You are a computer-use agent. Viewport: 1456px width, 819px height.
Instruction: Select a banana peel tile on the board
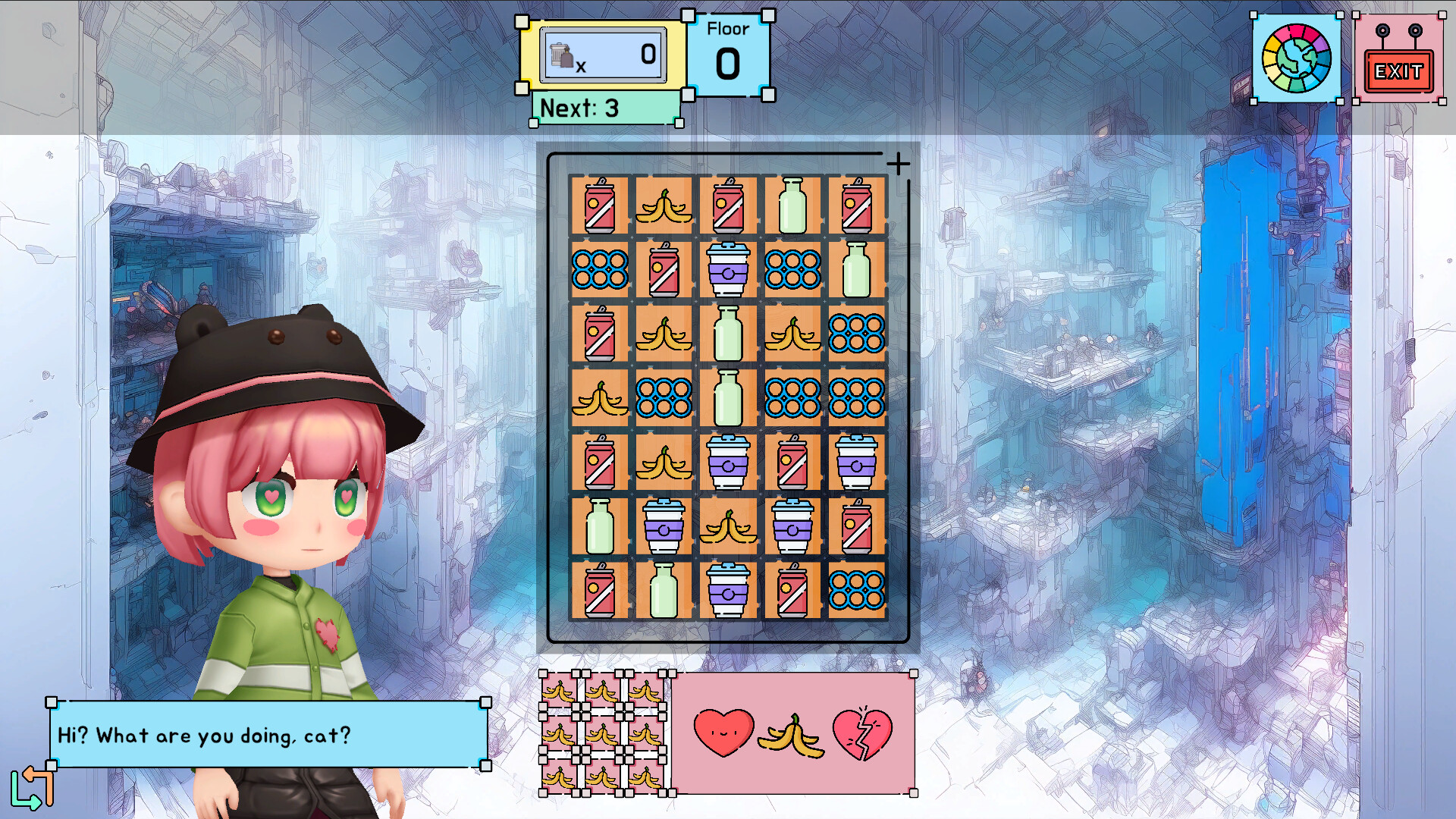(x=663, y=205)
